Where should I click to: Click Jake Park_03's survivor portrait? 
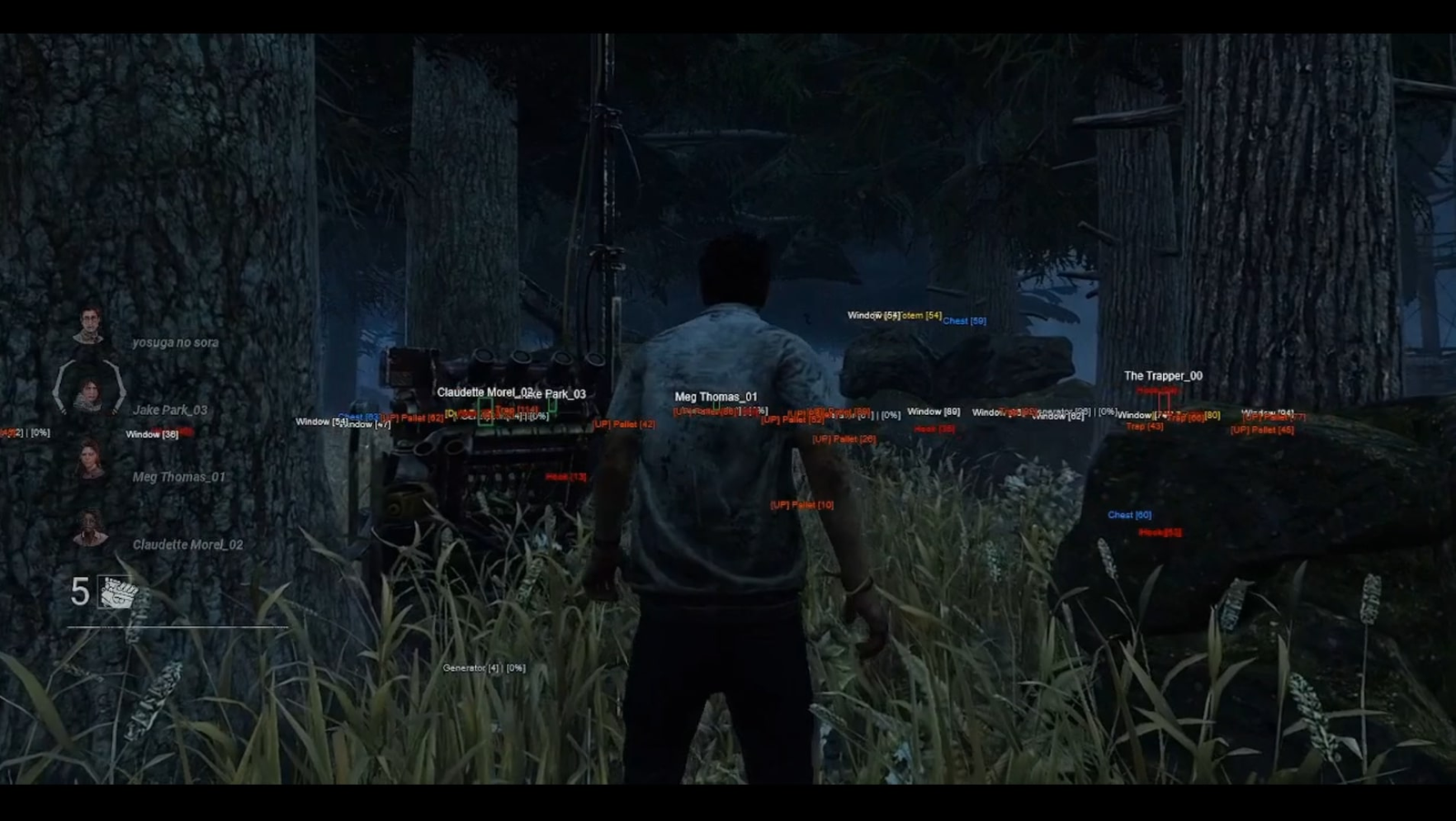(x=88, y=391)
